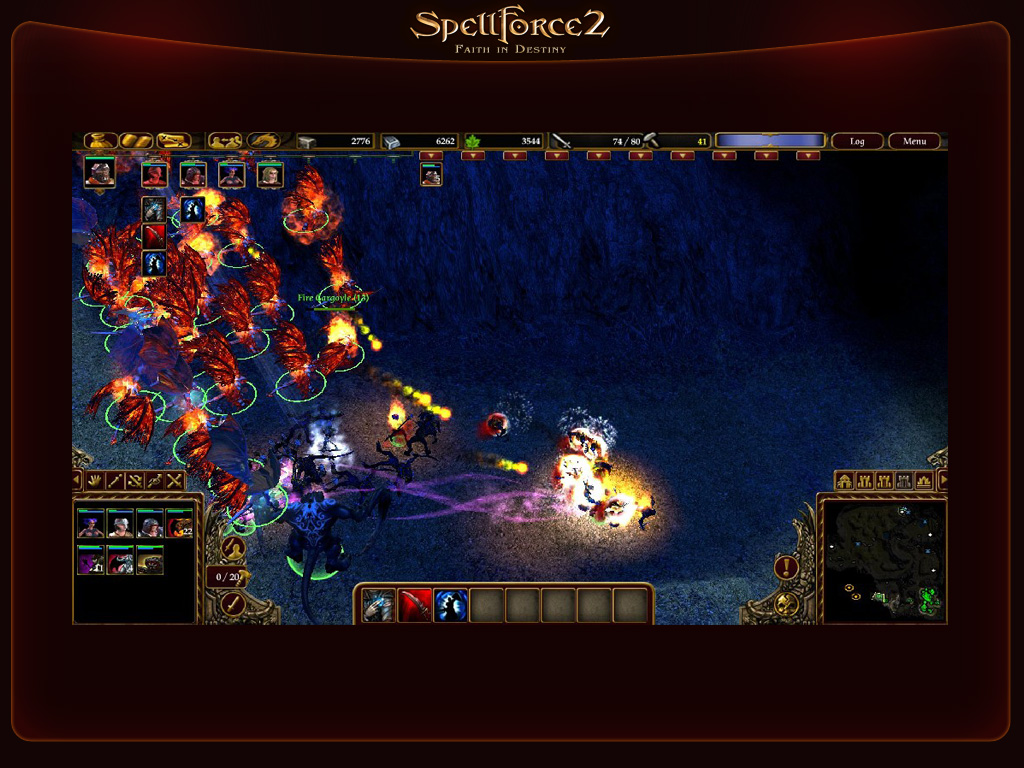Choose the crossed swords command button

(x=175, y=481)
